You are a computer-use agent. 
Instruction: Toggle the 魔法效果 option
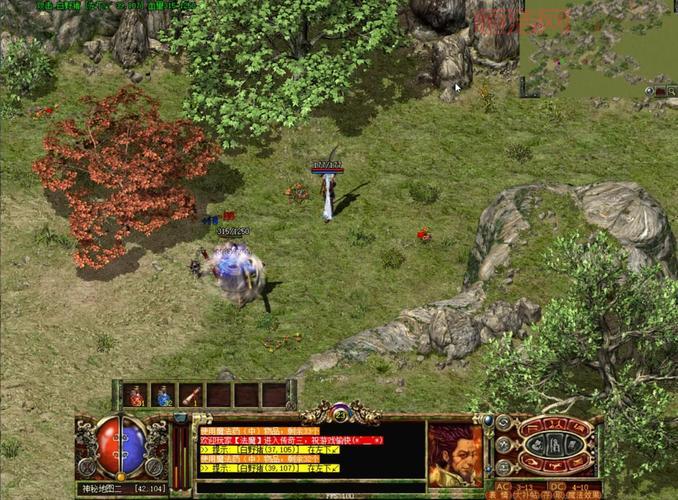coord(585,494)
